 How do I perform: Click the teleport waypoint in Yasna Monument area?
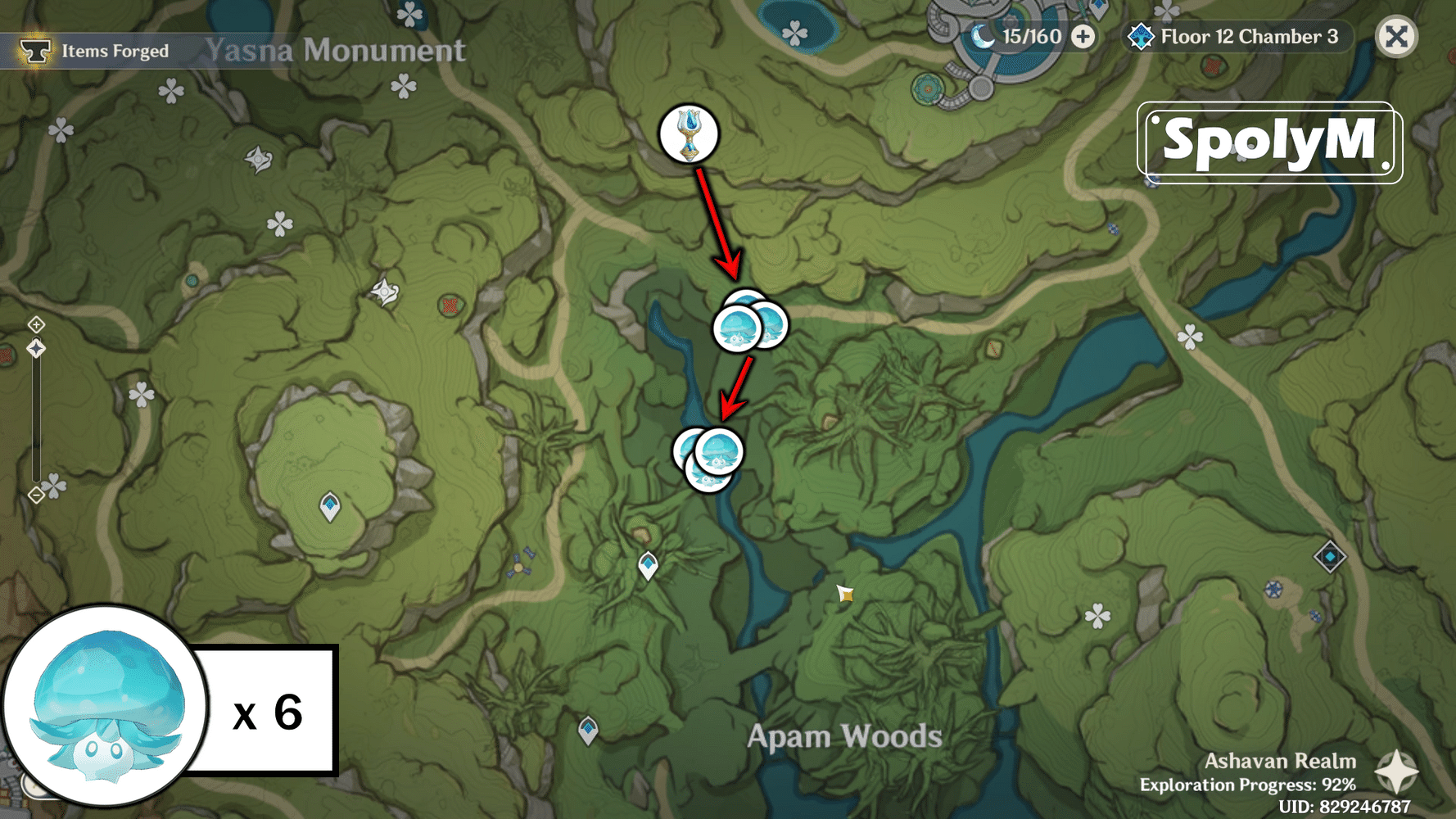(330, 506)
